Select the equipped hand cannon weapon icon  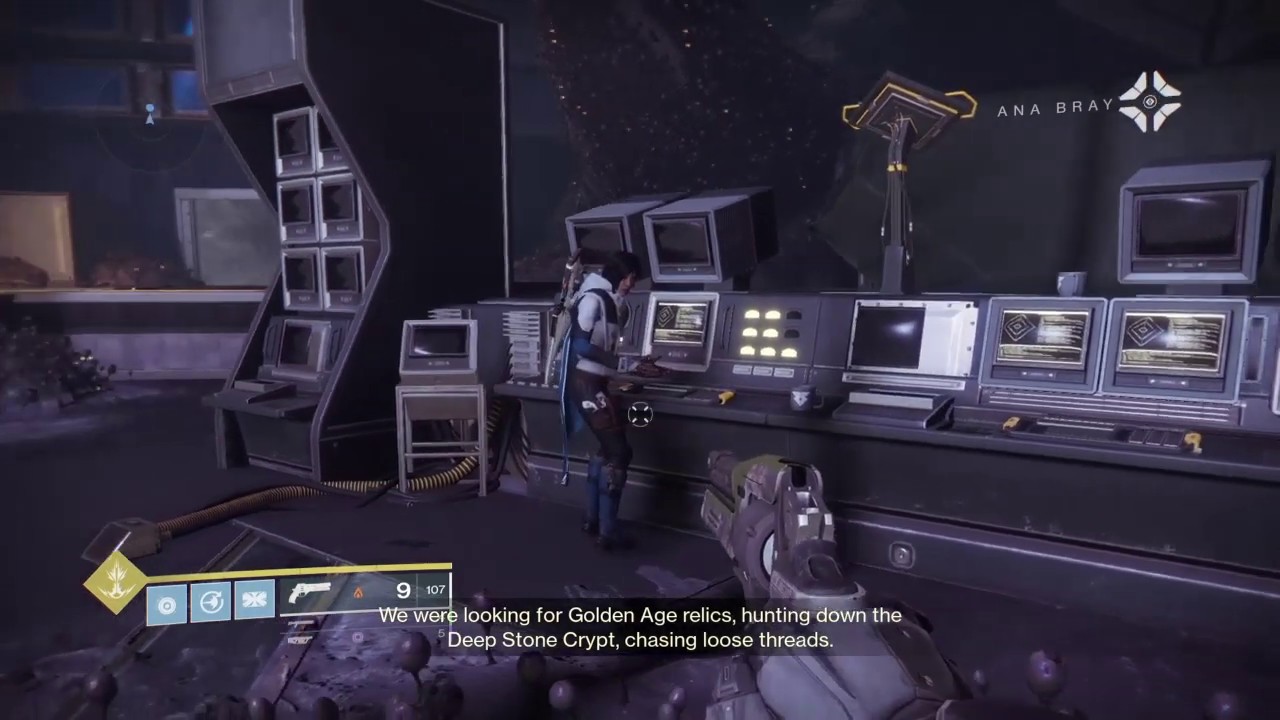click(310, 592)
